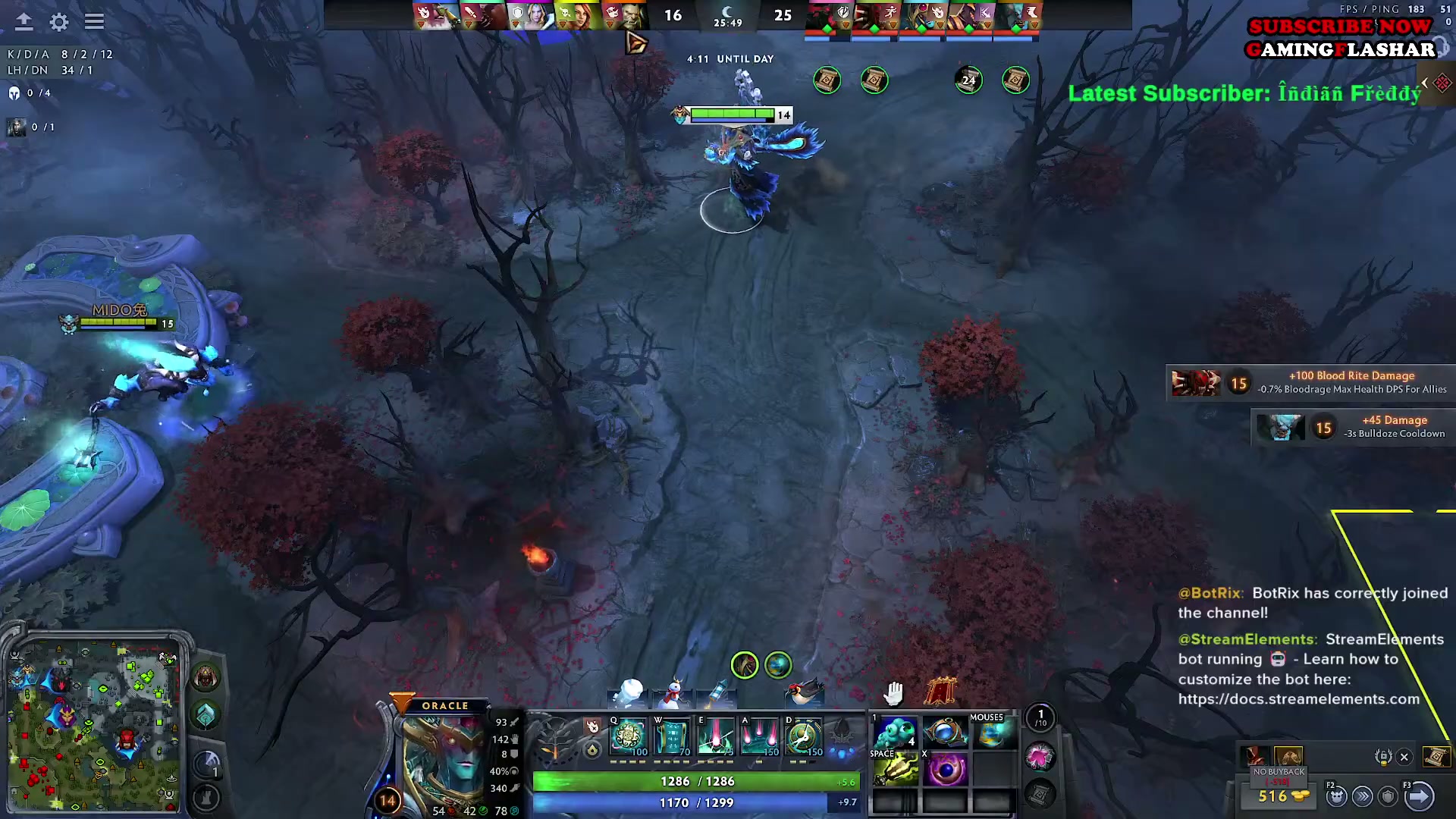Dismiss the NO BUYBACK popup with X
This screenshot has height=819, width=1456.
pos(1404,758)
